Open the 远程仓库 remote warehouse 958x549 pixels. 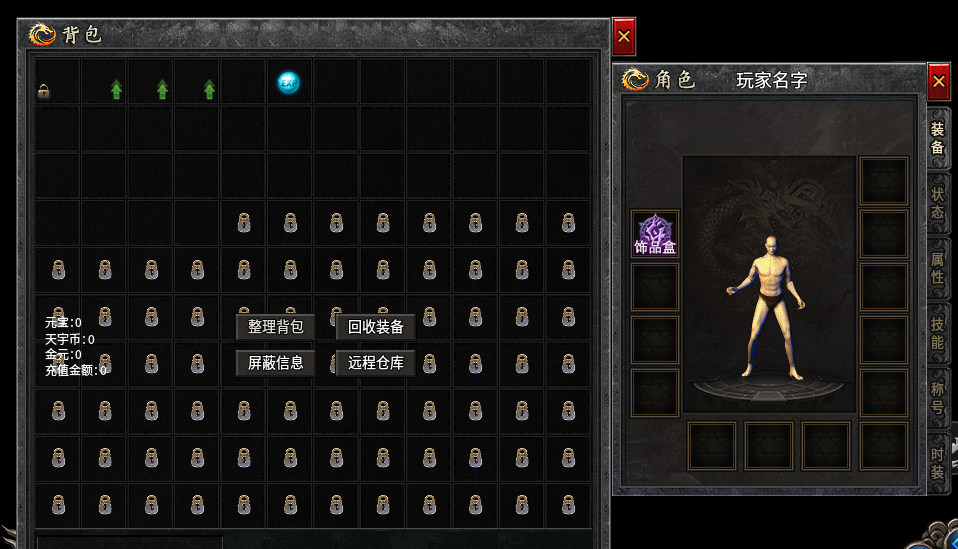(376, 363)
